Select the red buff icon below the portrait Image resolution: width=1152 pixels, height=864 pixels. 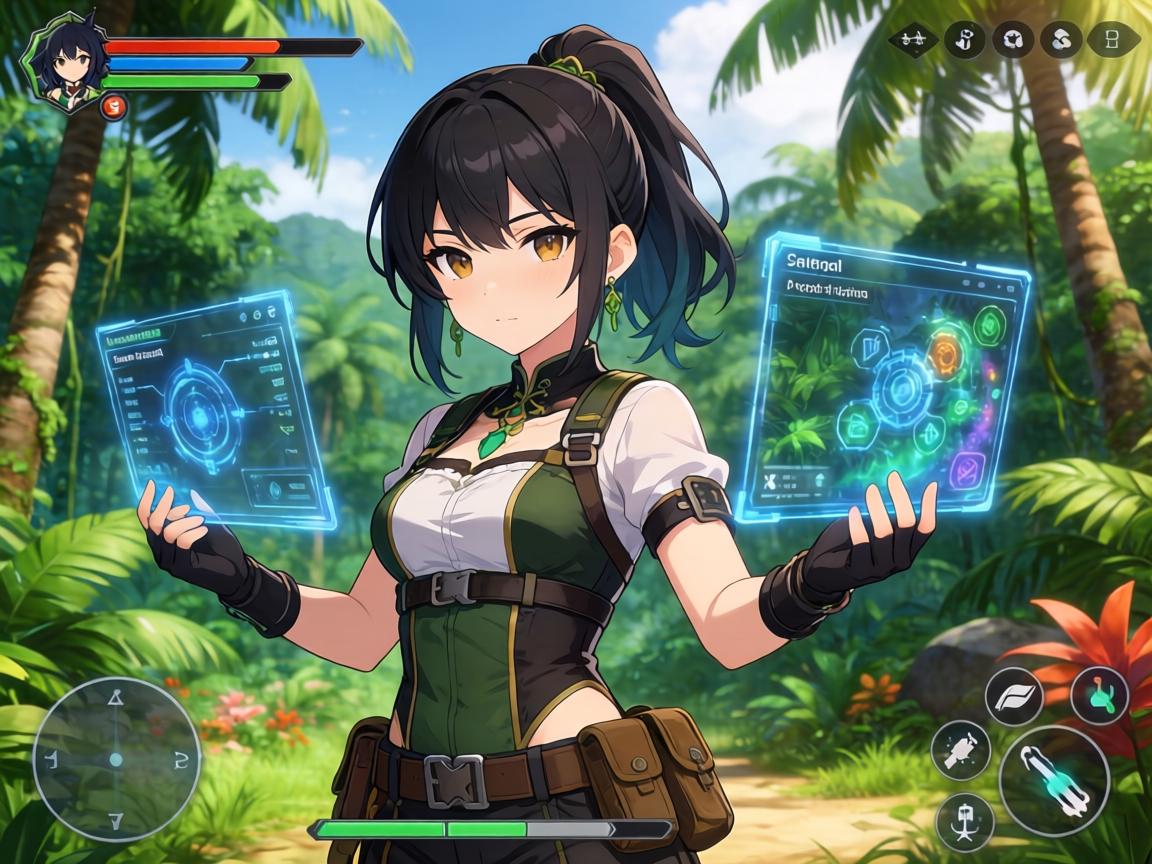click(x=113, y=104)
